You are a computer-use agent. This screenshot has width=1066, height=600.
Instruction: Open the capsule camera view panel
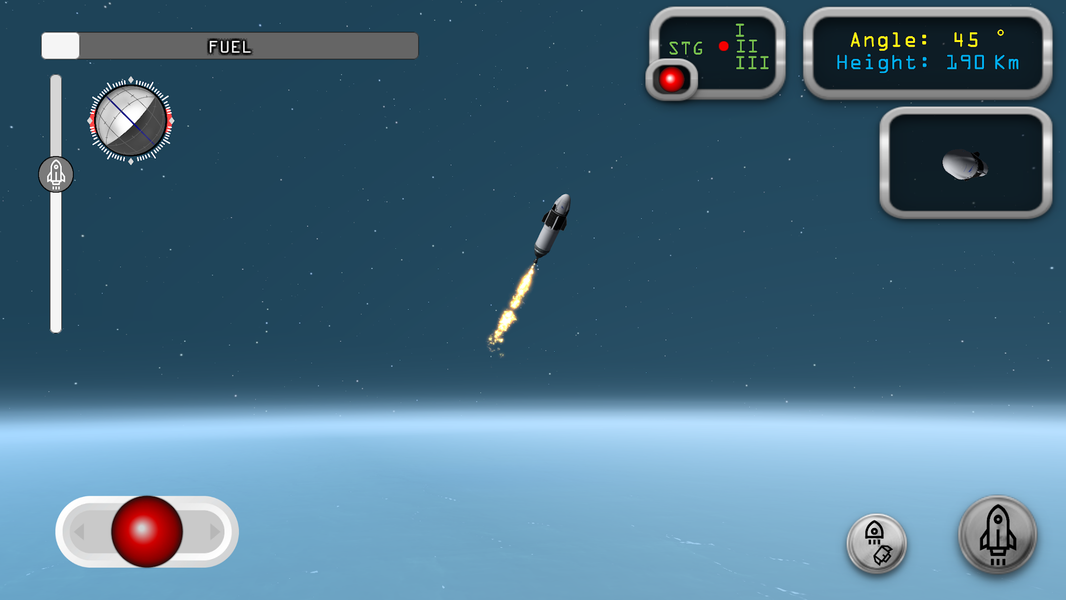pos(965,163)
